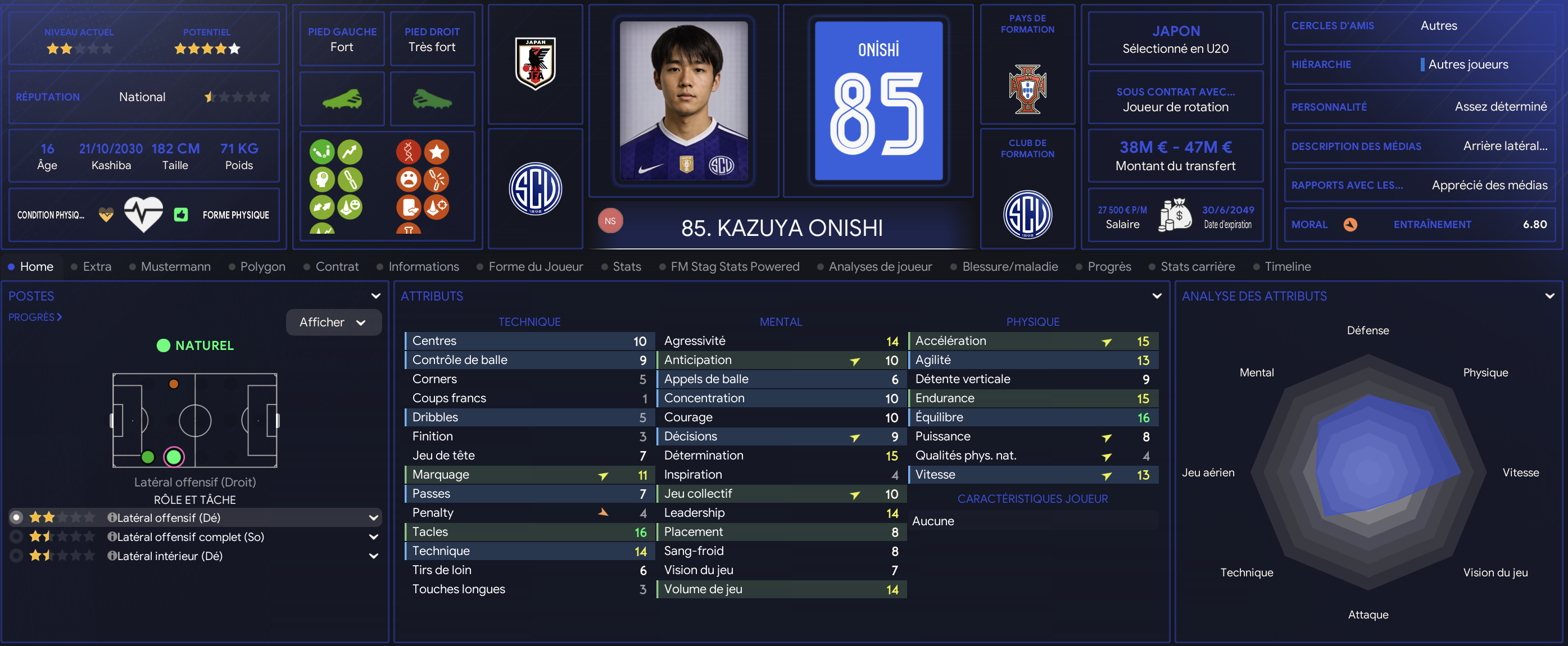Open the Forme du Joueur tab
Viewport: 1568px width, 646px height.
pos(535,266)
